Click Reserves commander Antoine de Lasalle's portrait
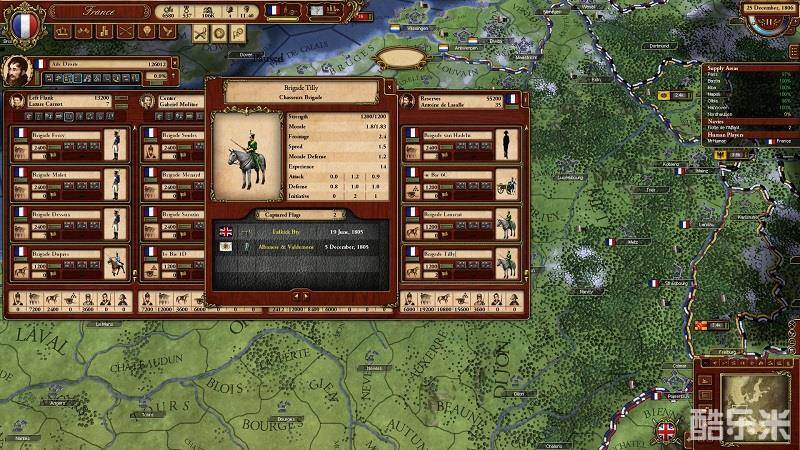The image size is (800, 450). click(408, 102)
